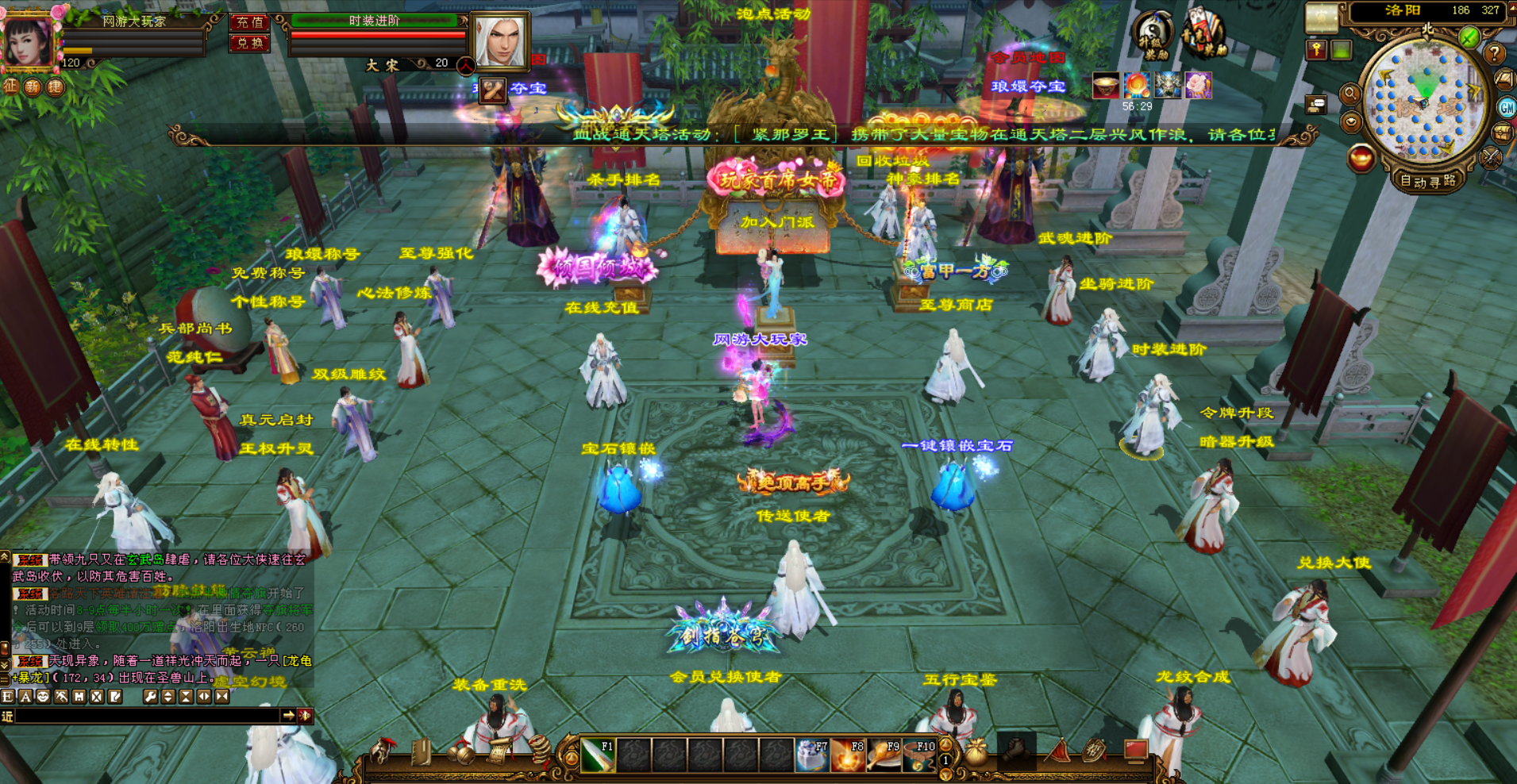
Task: Open the 升级奖励 level-up reward icon
Action: 1153,35
